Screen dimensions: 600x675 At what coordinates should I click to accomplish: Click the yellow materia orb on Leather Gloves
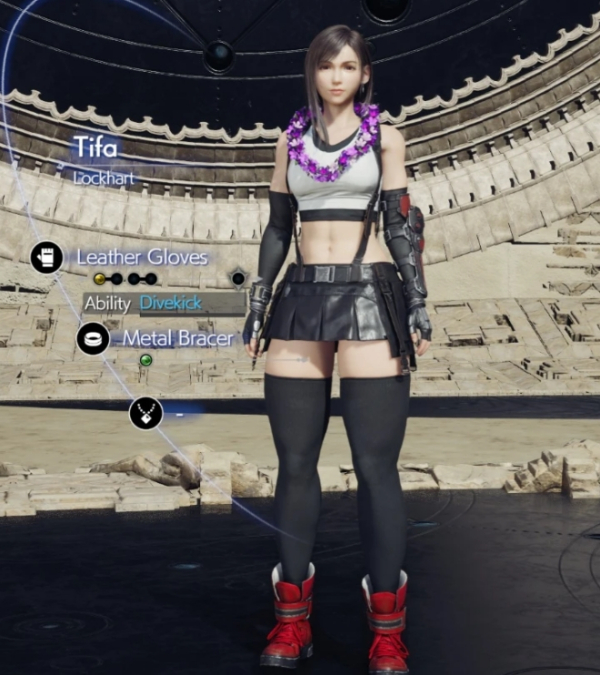99,278
